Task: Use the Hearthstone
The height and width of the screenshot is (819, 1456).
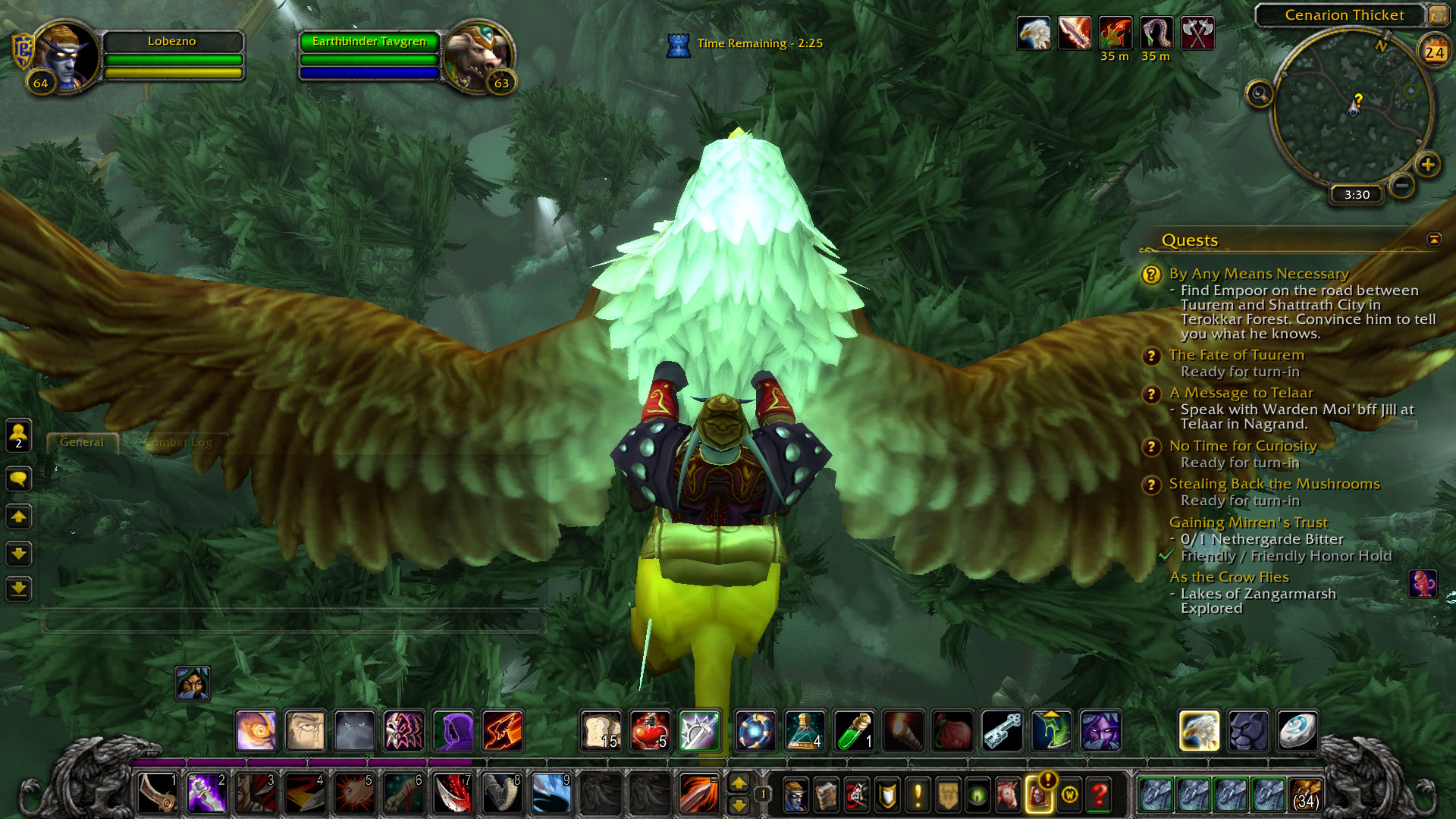Action: [1297, 731]
